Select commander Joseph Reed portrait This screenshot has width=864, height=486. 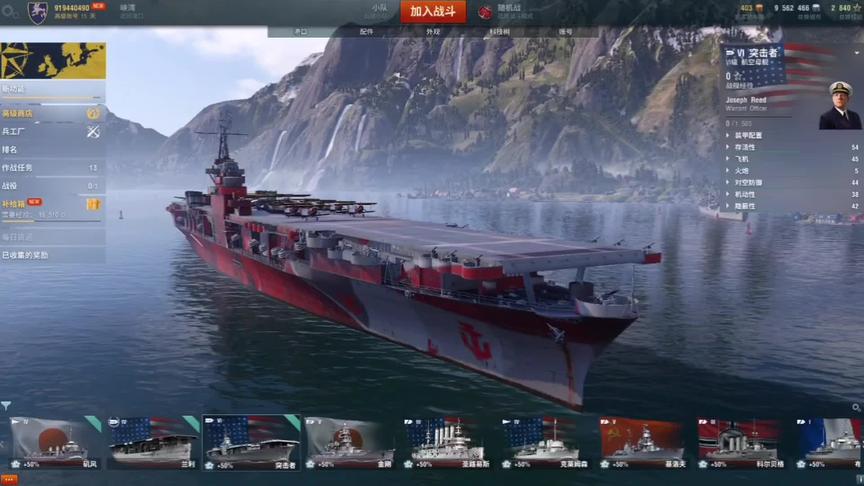coord(839,105)
